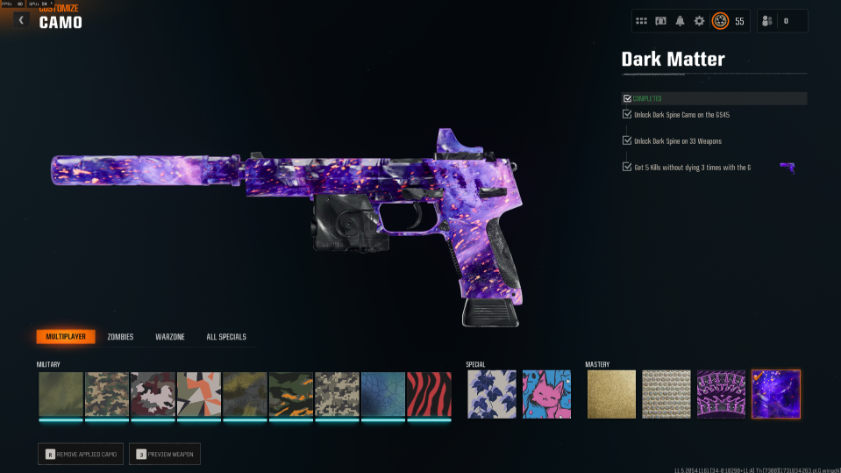Pick the Diamond mastery camo
The width and height of the screenshot is (841, 473).
tap(666, 394)
